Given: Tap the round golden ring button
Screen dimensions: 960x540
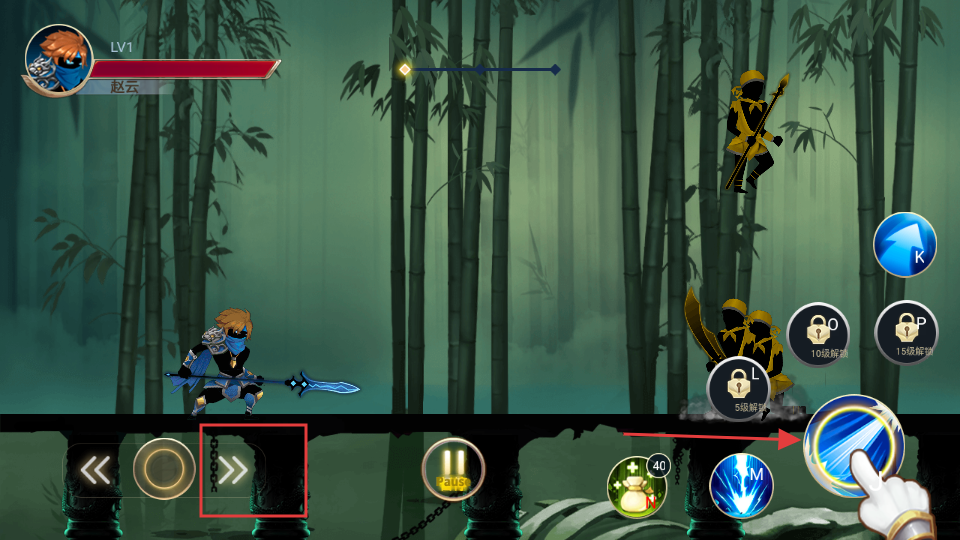Looking at the screenshot, I should point(164,469).
